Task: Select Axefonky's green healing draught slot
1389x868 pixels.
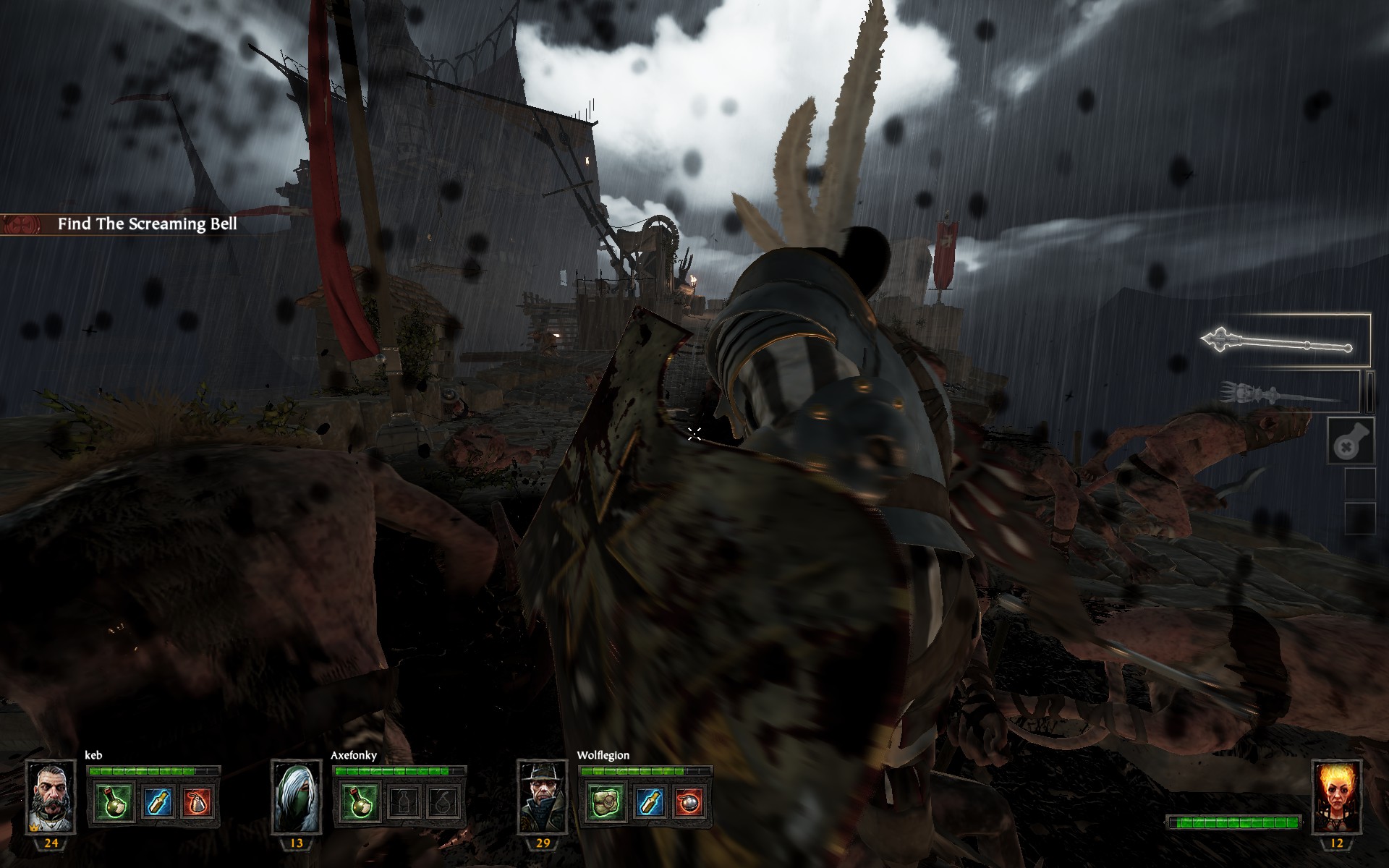Action: [x=360, y=801]
